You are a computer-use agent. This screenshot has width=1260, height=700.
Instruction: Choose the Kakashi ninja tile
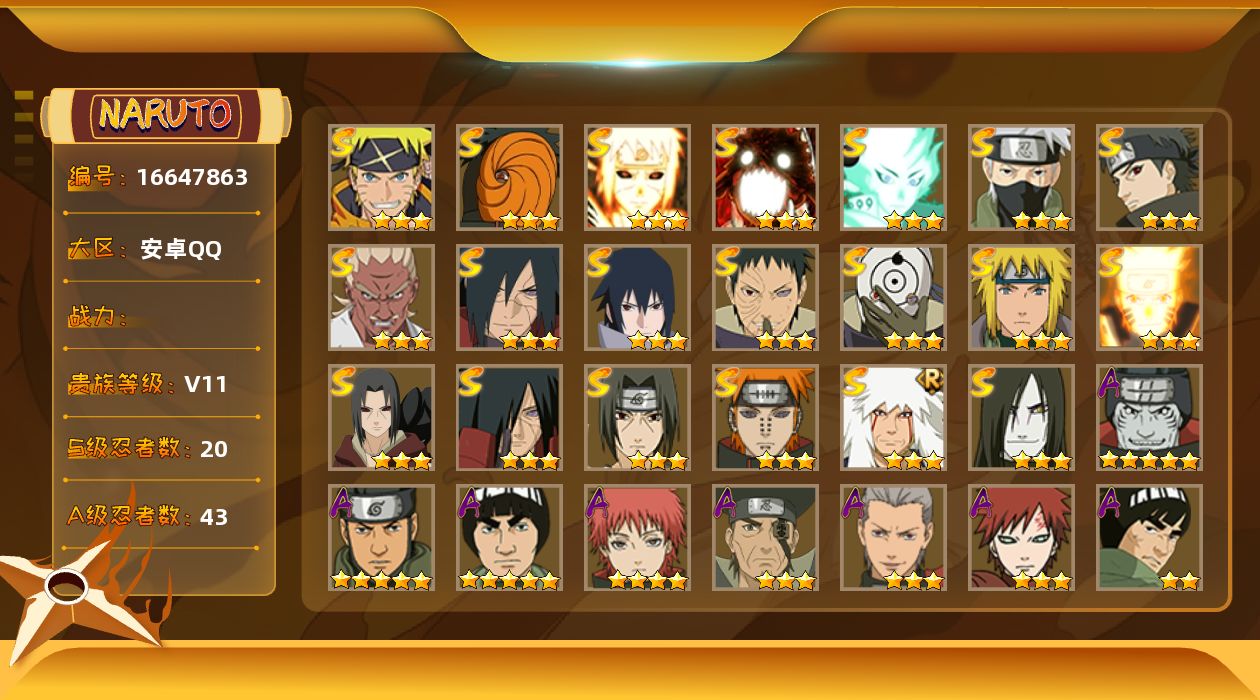tap(1021, 177)
